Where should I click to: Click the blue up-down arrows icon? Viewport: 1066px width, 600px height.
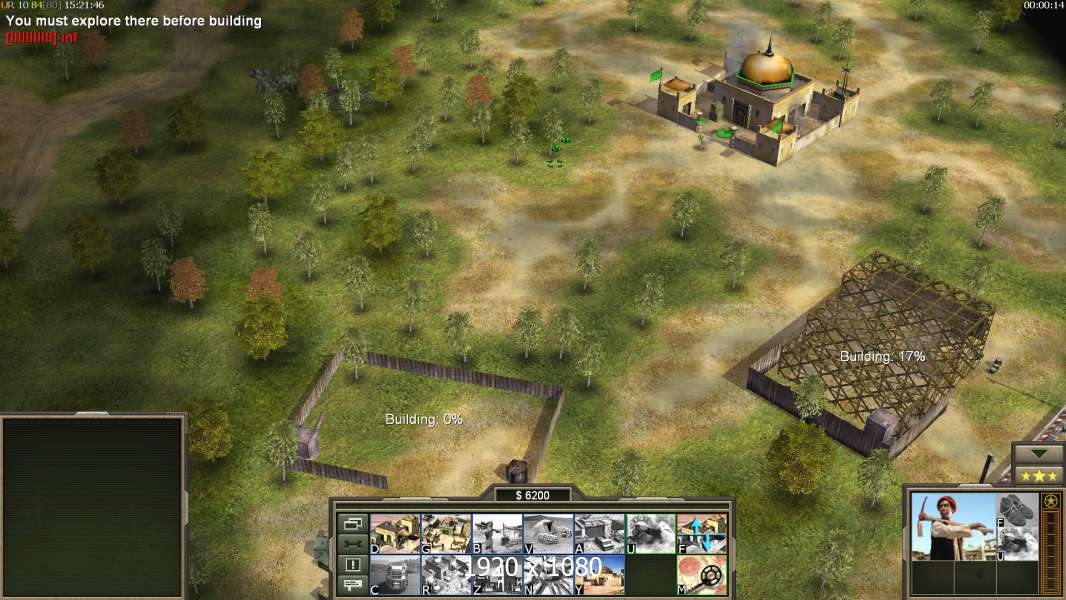pos(701,534)
